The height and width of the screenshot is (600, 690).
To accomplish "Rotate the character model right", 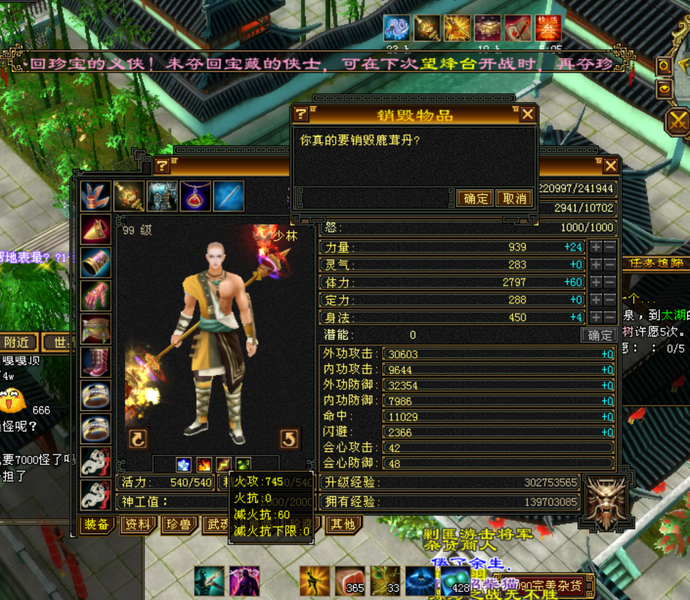I will tap(288, 438).
